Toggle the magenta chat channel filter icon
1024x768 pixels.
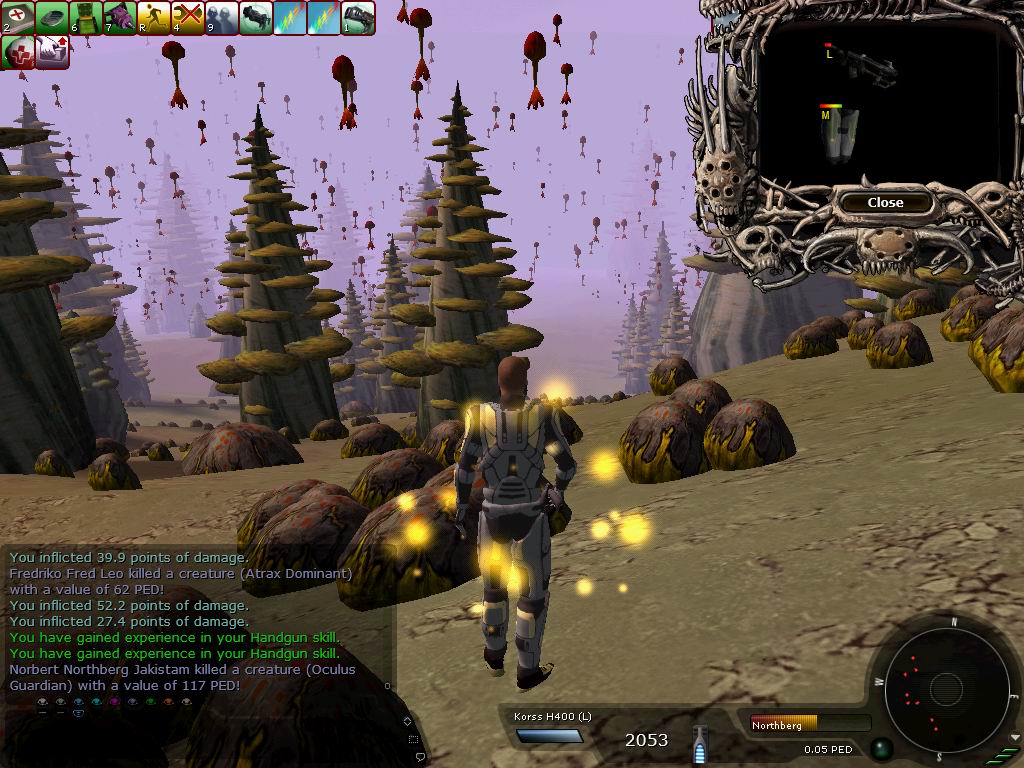(x=114, y=703)
